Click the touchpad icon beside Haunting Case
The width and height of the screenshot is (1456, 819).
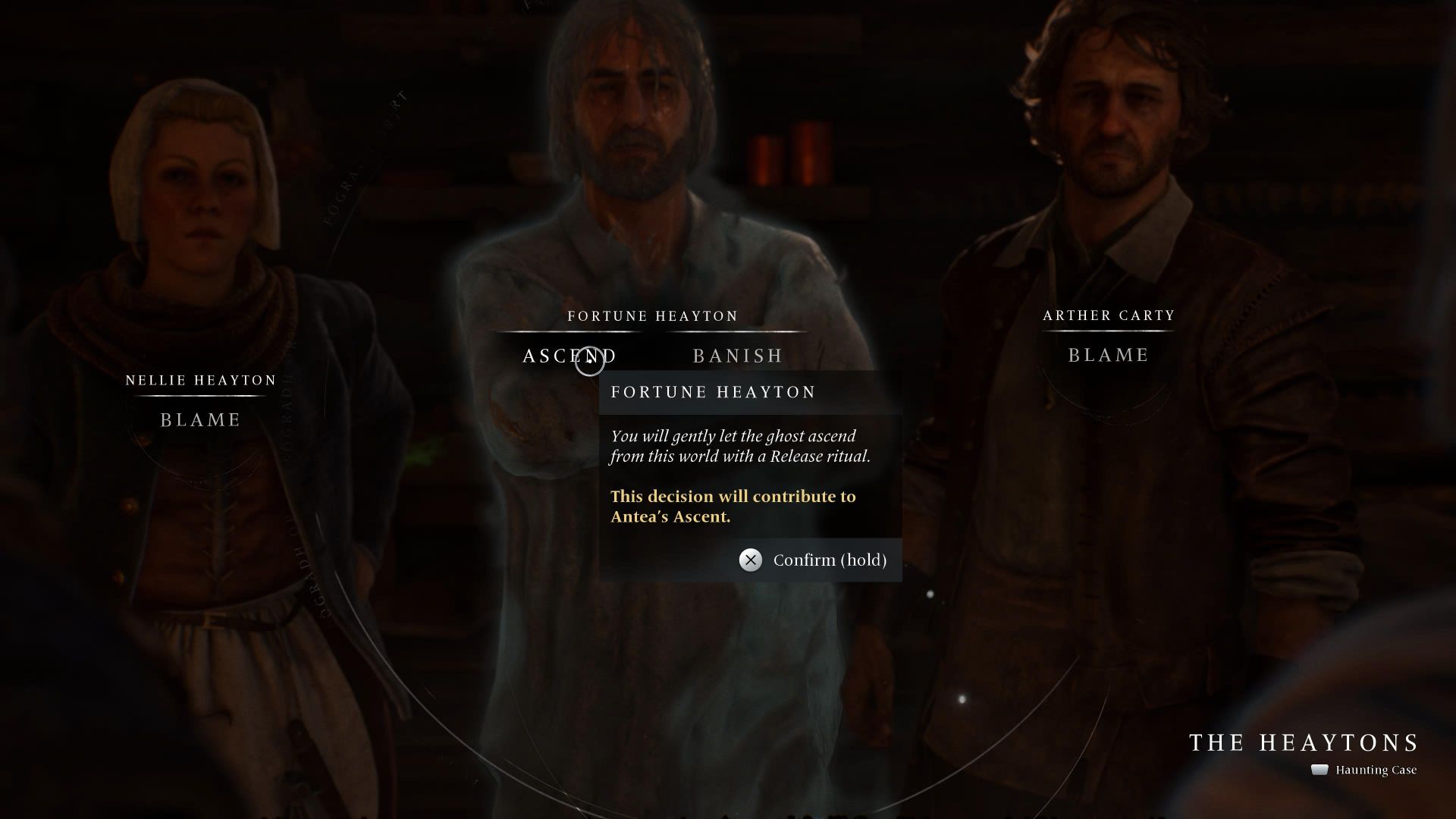pos(1318,770)
